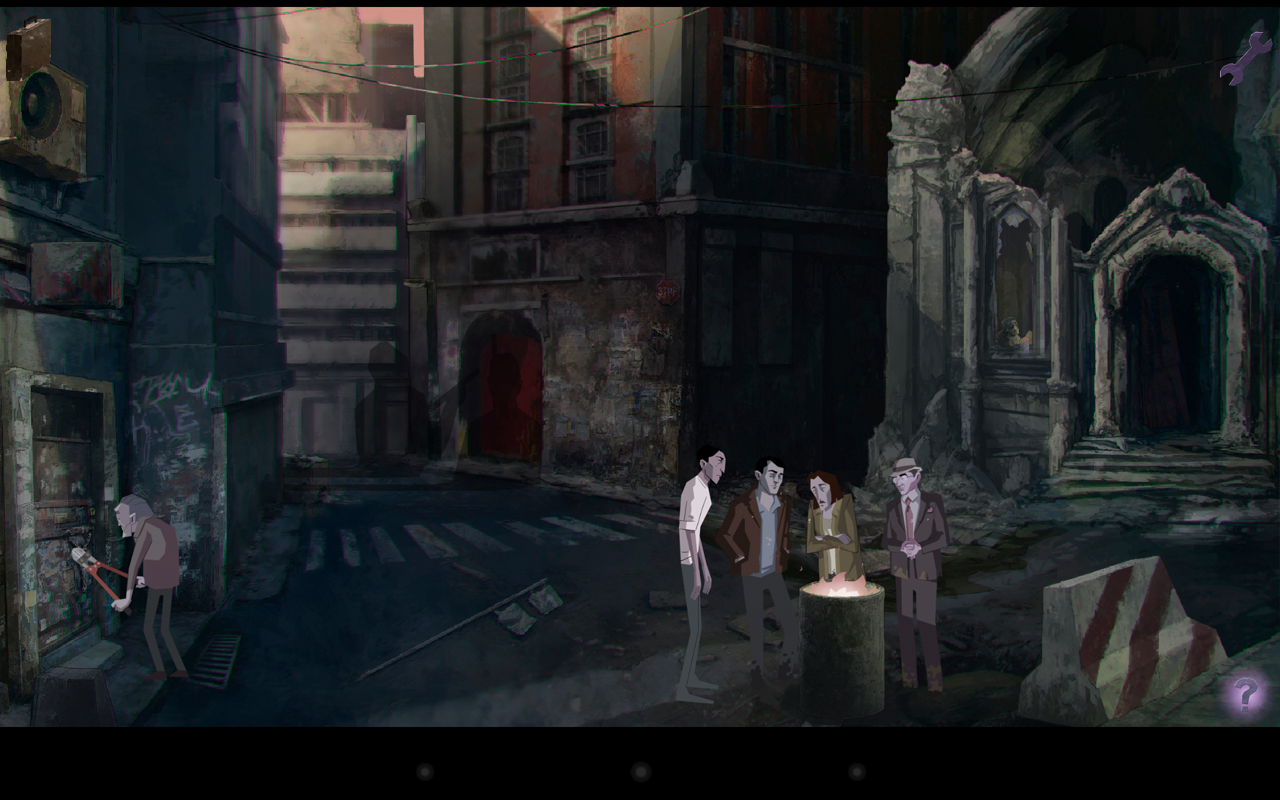The width and height of the screenshot is (1280, 800).
Task: Show hints with the question mark button
Action: click(1245, 693)
